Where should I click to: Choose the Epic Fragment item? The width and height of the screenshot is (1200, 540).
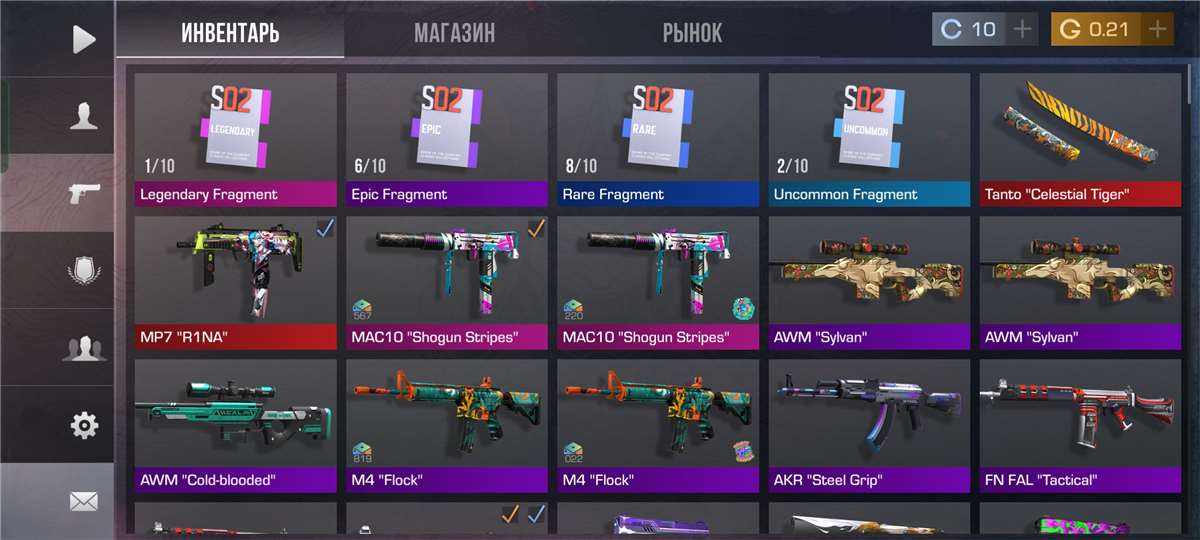pyautogui.click(x=447, y=140)
